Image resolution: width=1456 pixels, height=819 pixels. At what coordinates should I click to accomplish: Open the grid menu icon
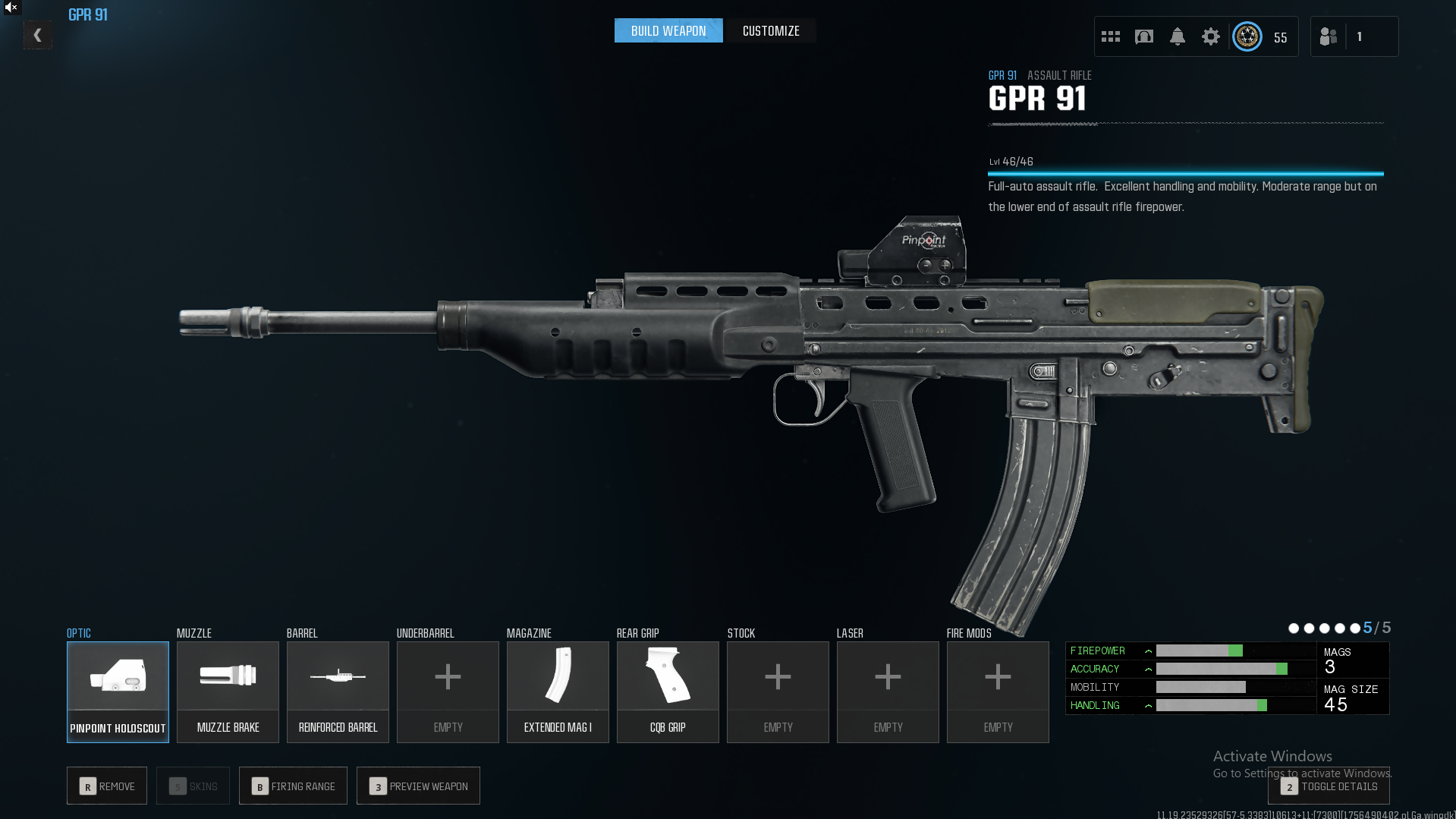1111,36
